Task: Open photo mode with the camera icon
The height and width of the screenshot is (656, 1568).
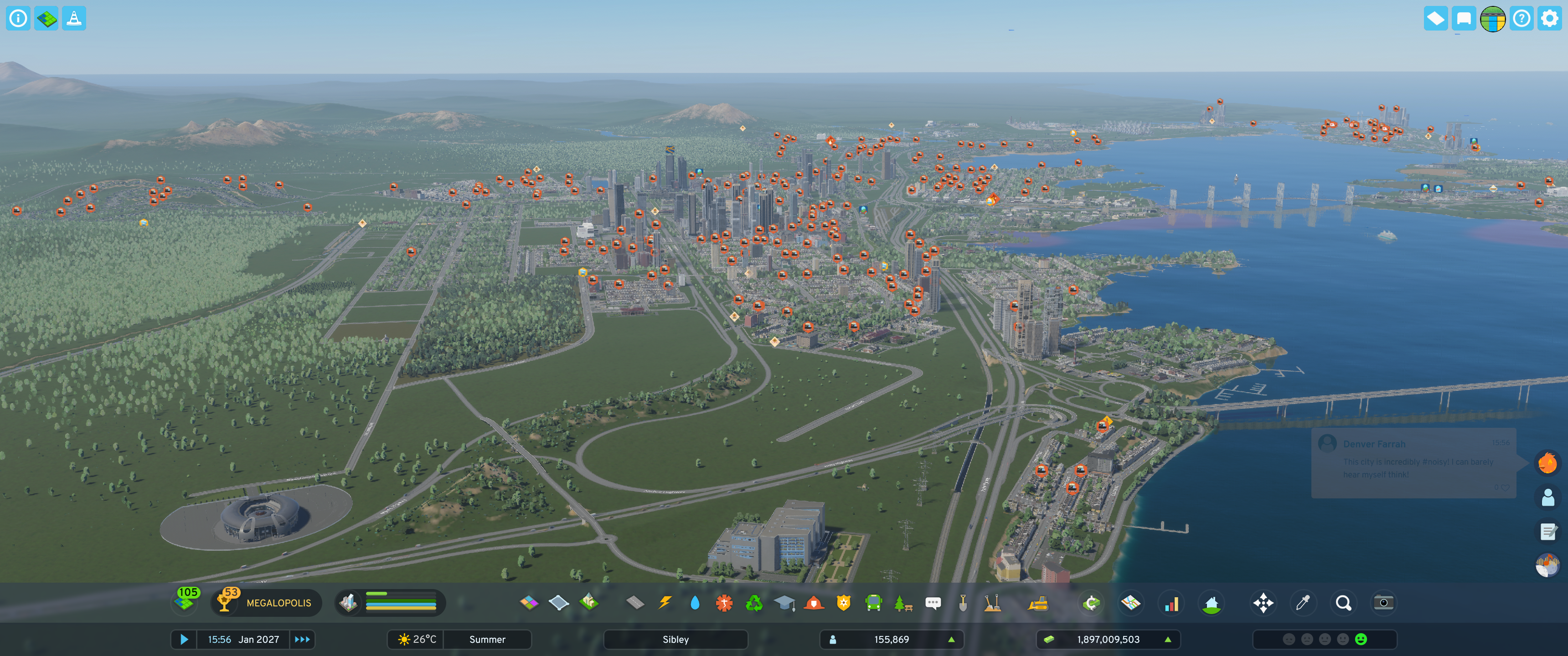Action: tap(1383, 602)
